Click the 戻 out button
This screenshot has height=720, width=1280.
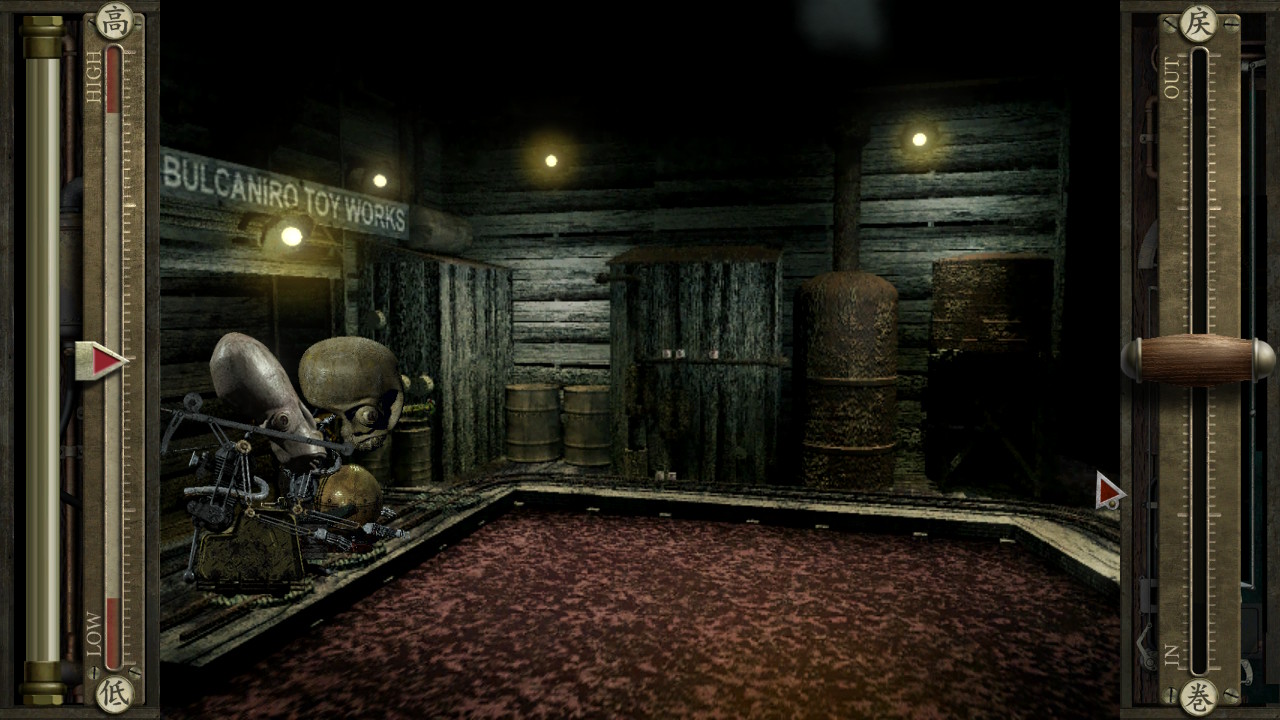(x=1198, y=22)
